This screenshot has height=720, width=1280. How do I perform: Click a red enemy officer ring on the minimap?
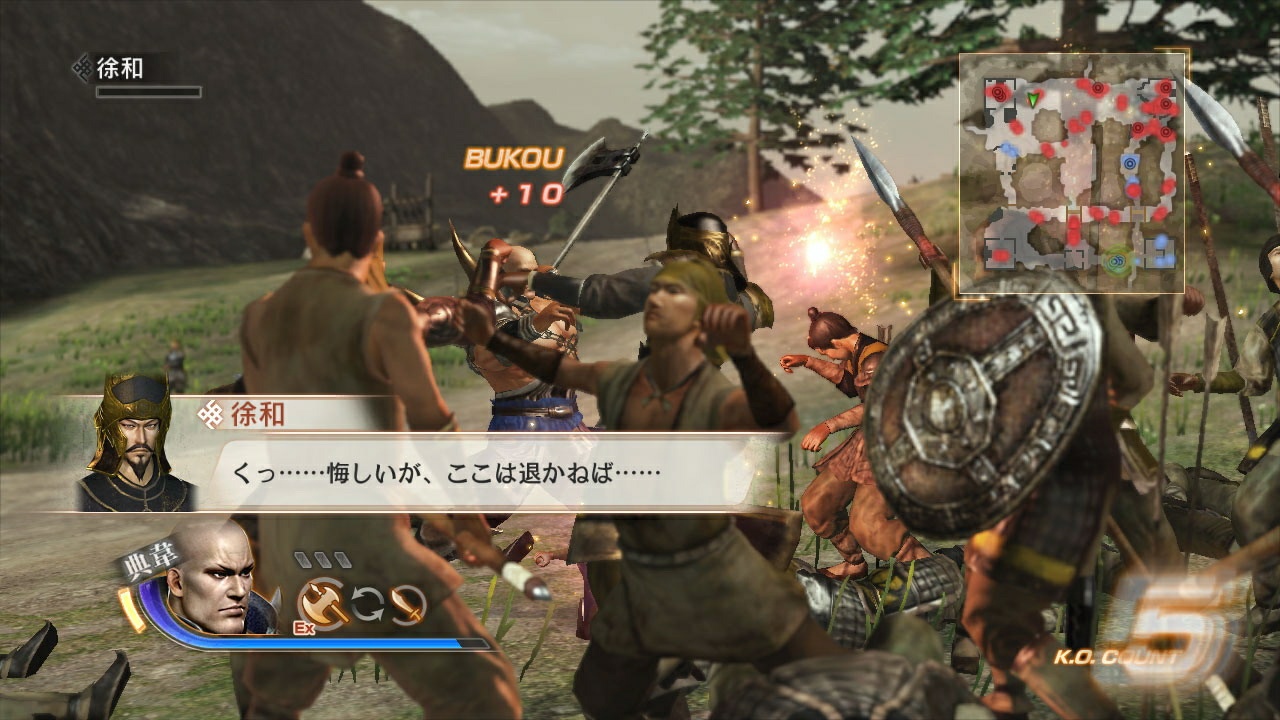pyautogui.click(x=1098, y=86)
